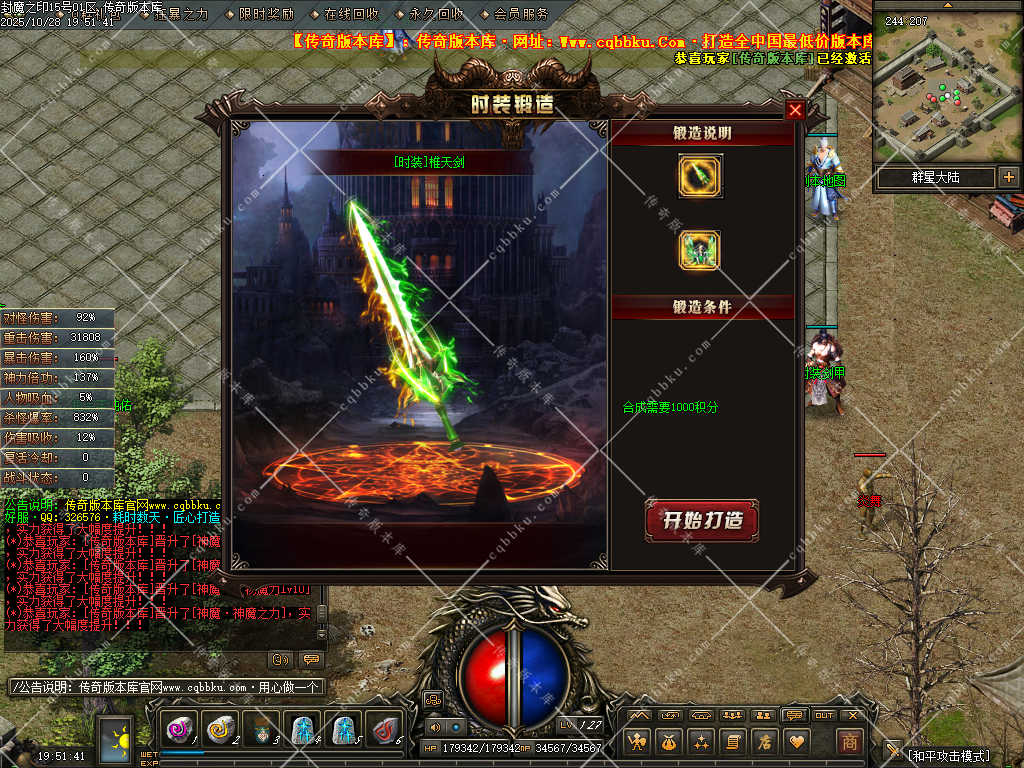
Task: Open the 会员服务 menu
Action: pyautogui.click(x=521, y=14)
